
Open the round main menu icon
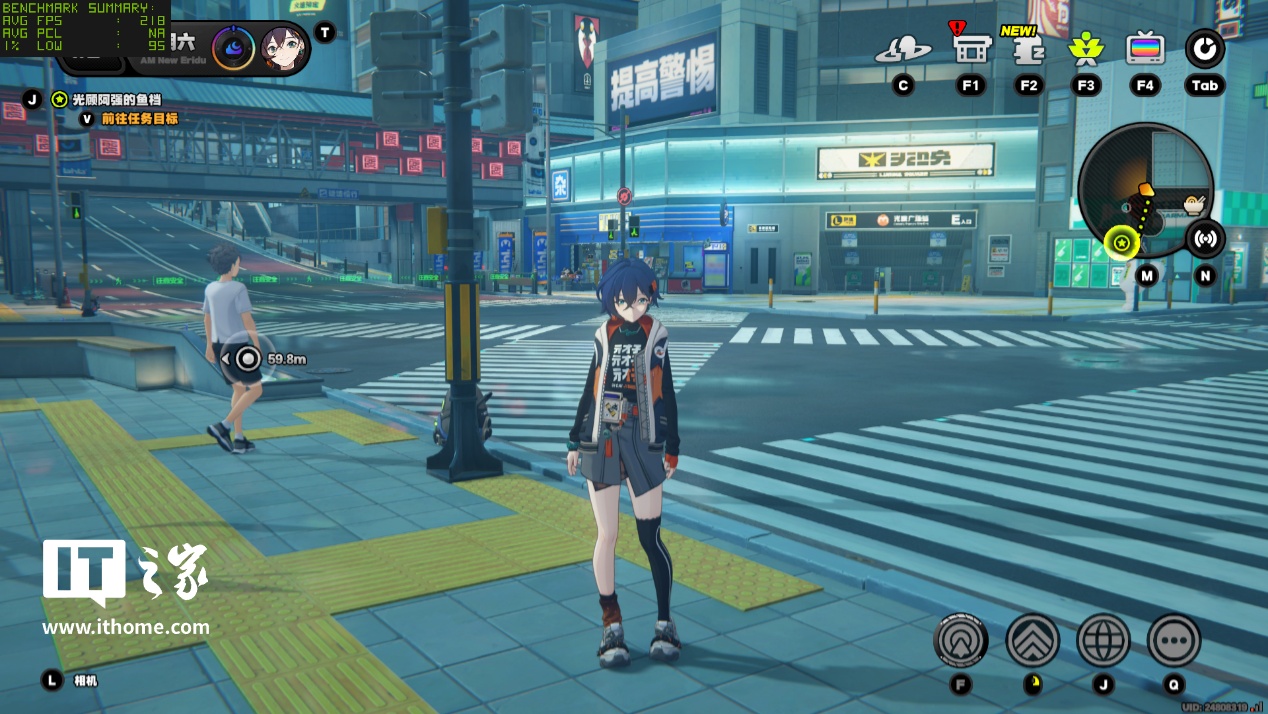pos(1205,49)
